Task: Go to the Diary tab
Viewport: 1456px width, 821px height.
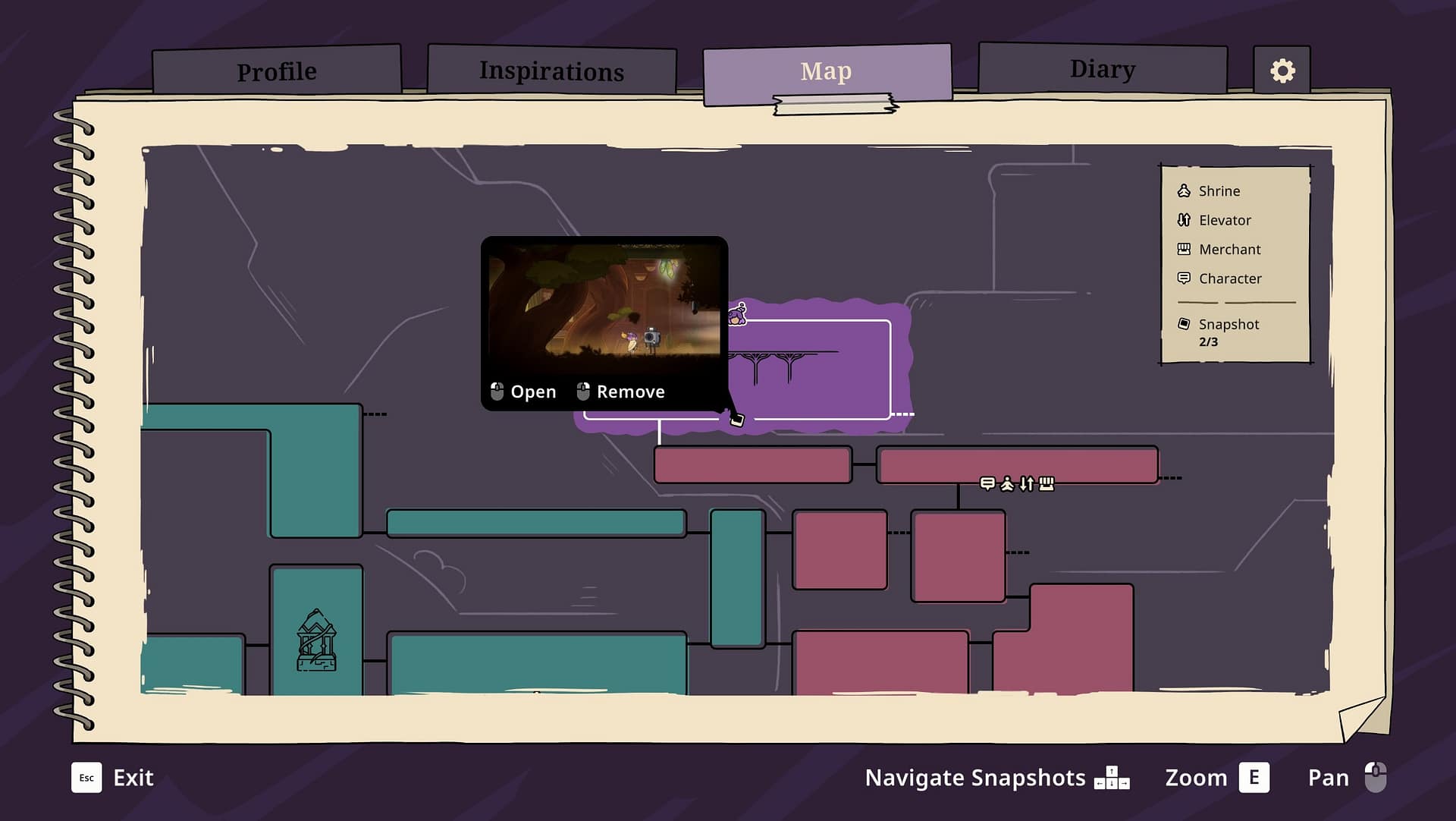Action: (1102, 69)
